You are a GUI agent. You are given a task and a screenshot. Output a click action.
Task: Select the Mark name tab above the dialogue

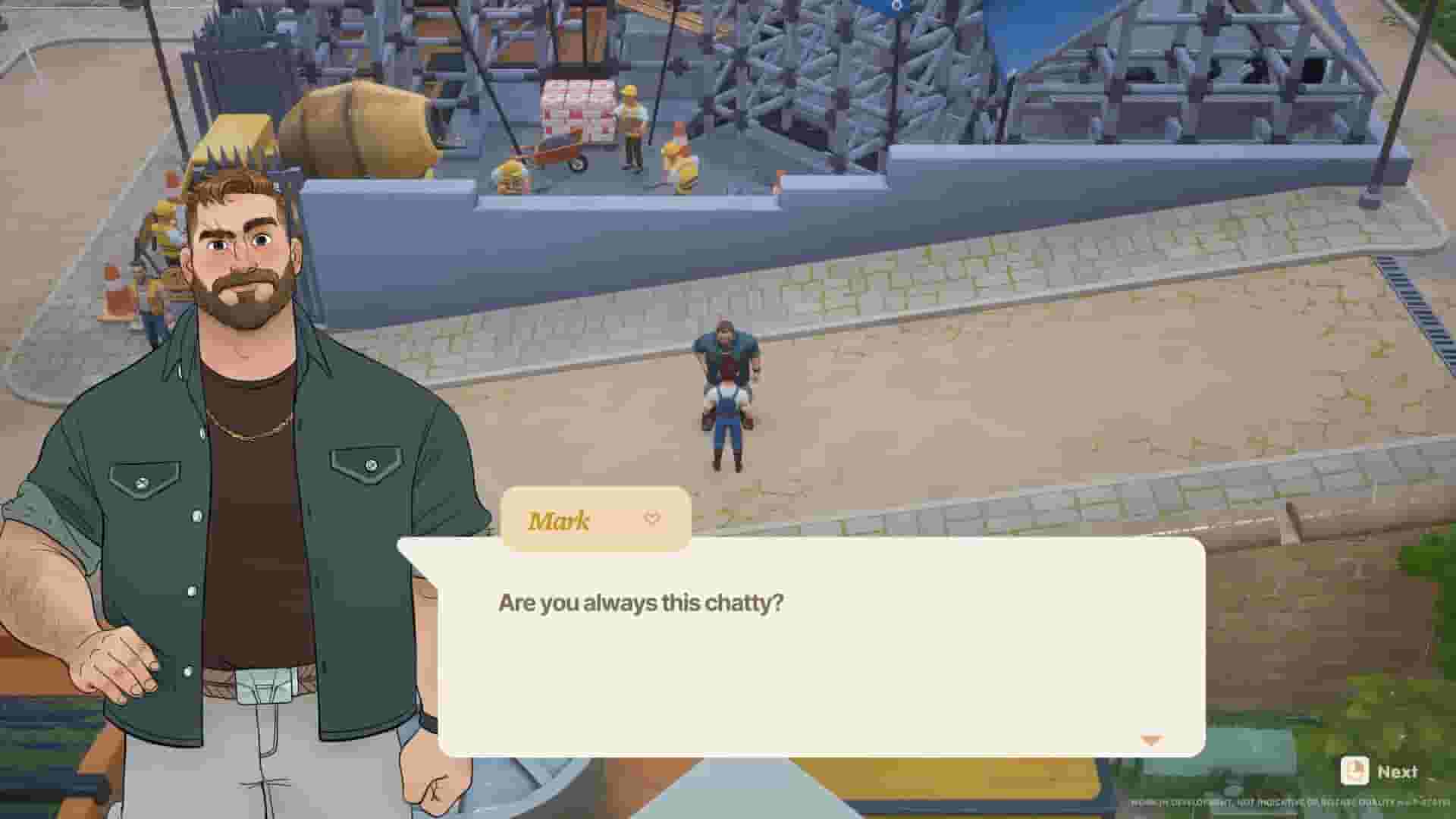coord(559,519)
